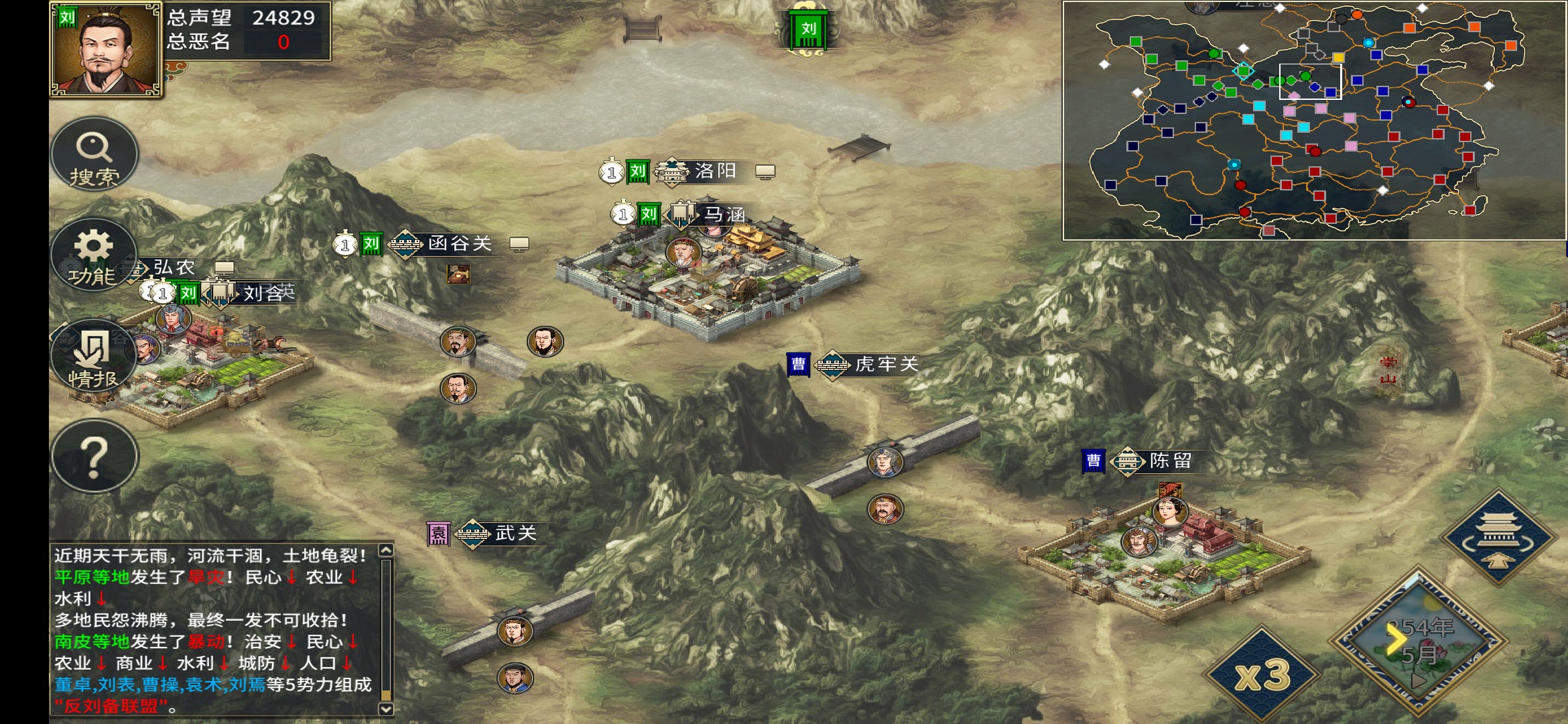Image resolution: width=1568 pixels, height=724 pixels.
Task: Select the 陈留 city label
Action: tap(1170, 461)
